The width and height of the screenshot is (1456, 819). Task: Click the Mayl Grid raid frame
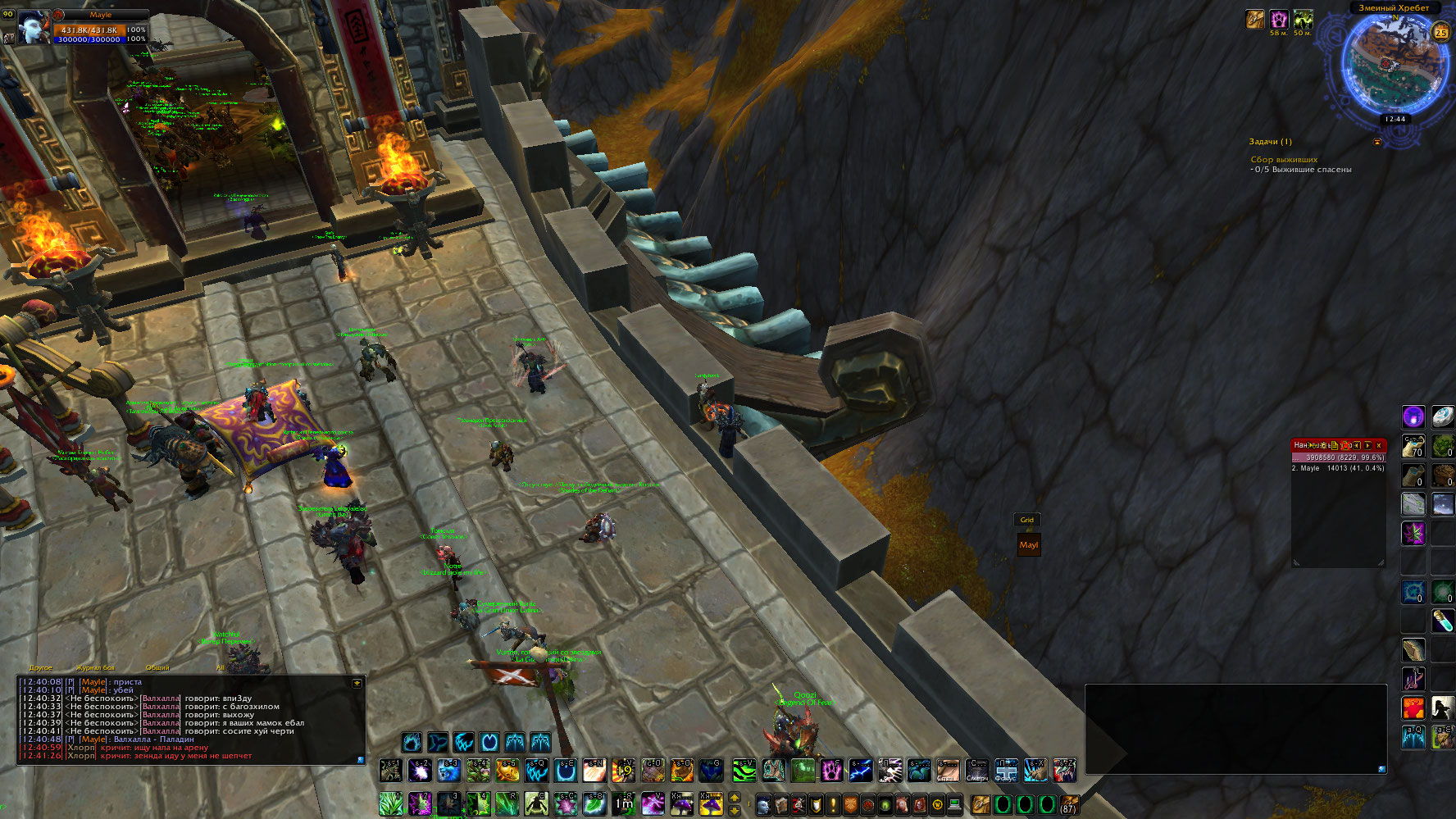click(x=1028, y=545)
